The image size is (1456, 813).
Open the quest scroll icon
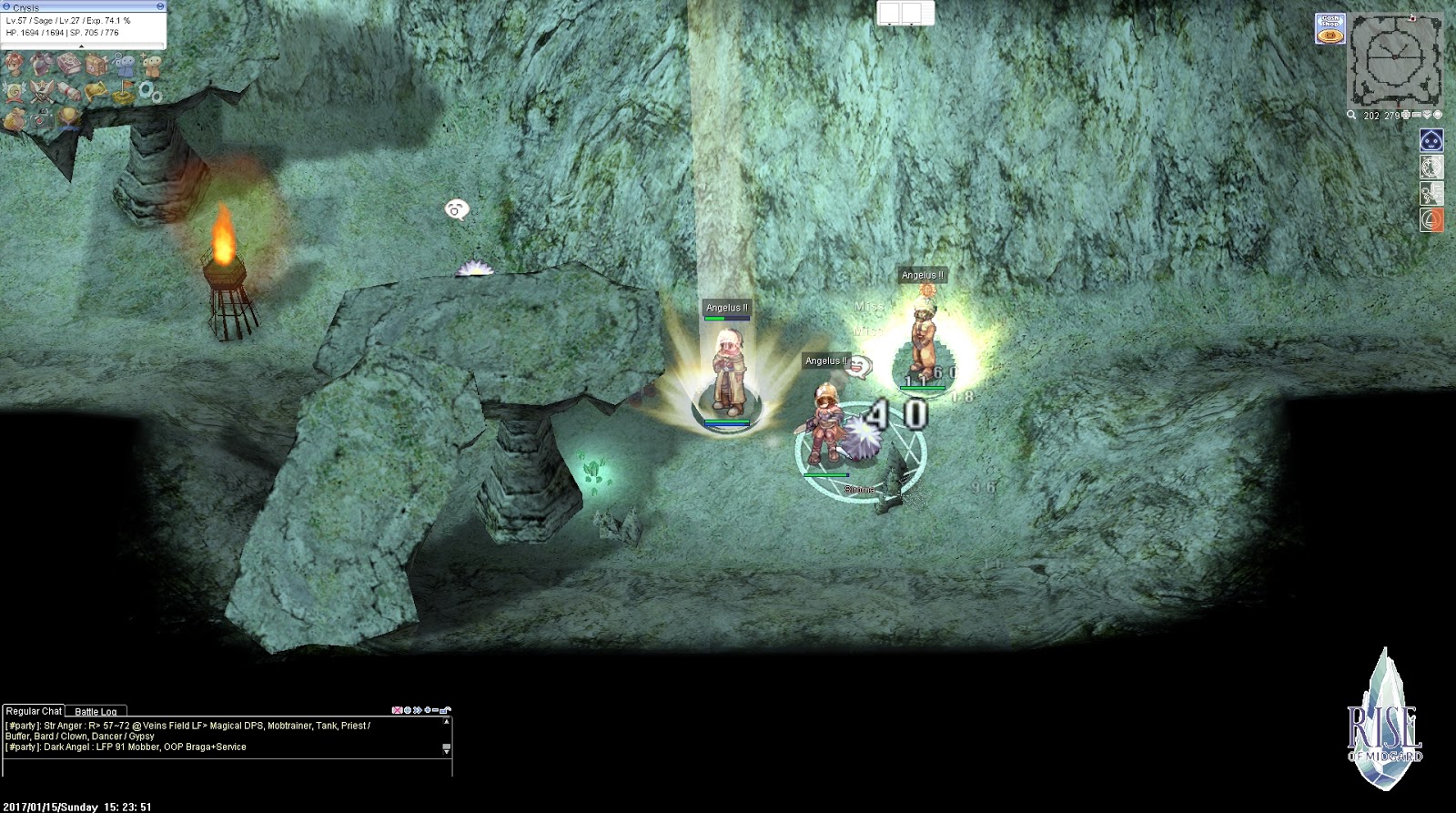(x=68, y=91)
